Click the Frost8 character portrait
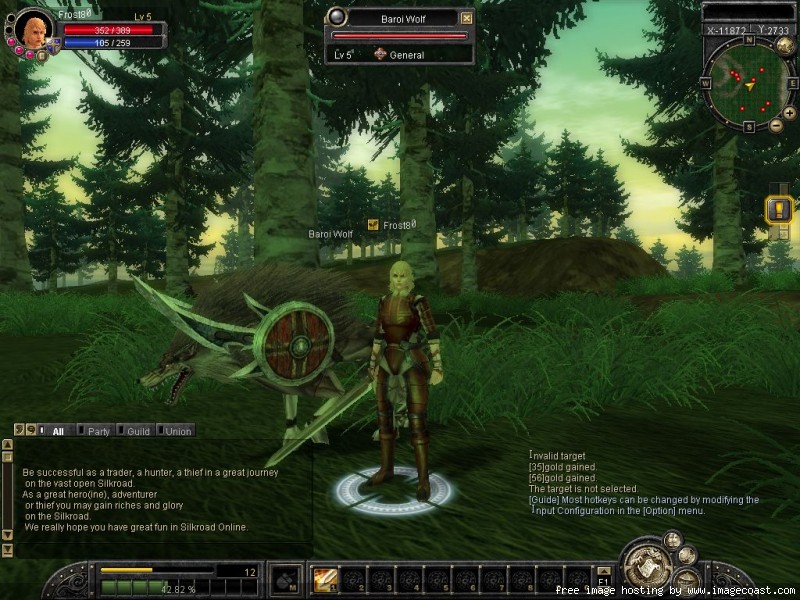The height and width of the screenshot is (600, 800). 33,29
